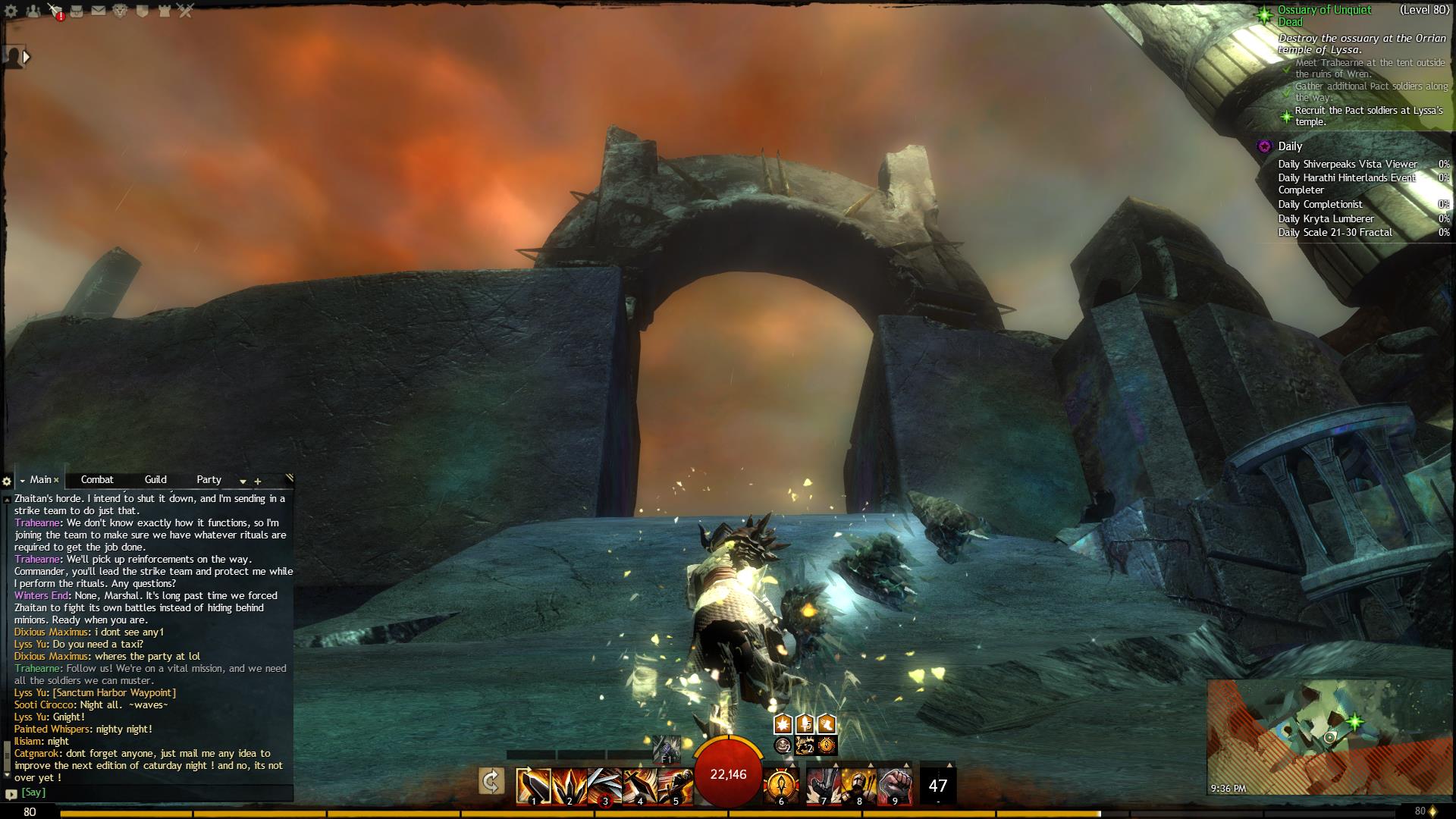Click the Say chat input field
Viewport: 1456px width, 819px height.
[x=152, y=792]
